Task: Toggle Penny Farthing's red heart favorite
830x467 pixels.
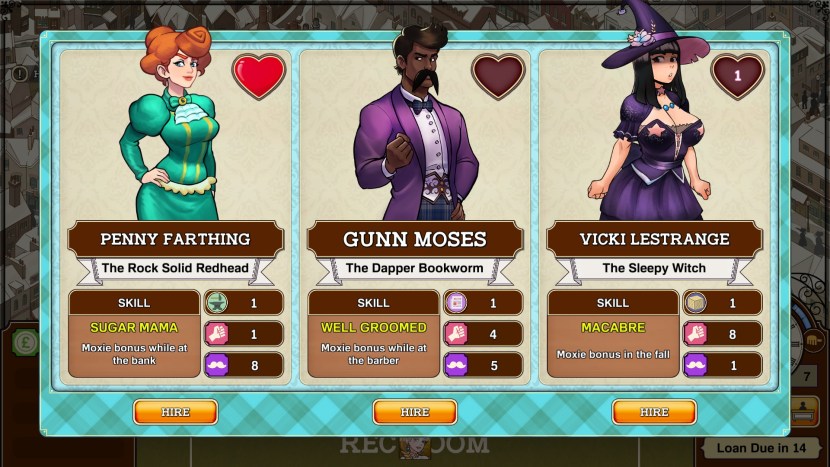Action: click(258, 76)
